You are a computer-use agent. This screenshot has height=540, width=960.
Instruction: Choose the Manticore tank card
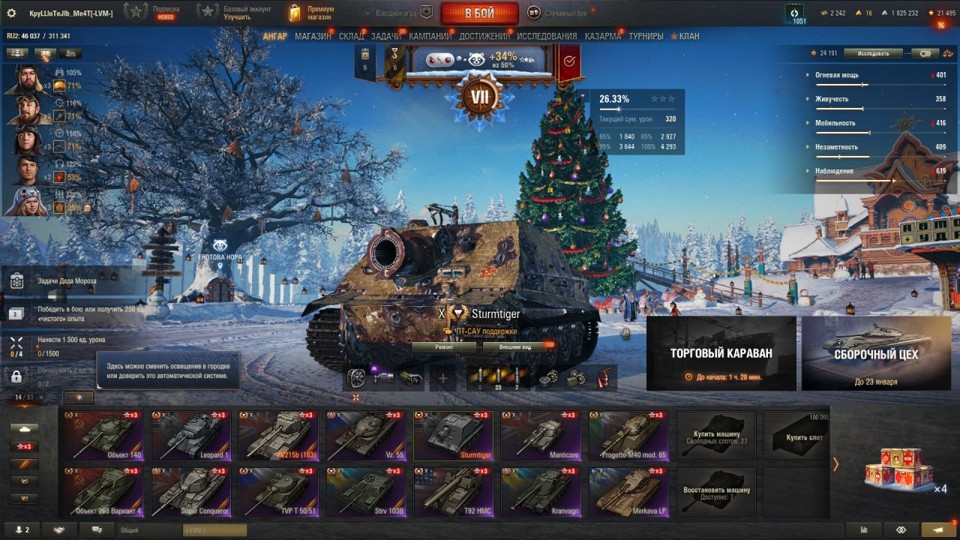coord(542,436)
